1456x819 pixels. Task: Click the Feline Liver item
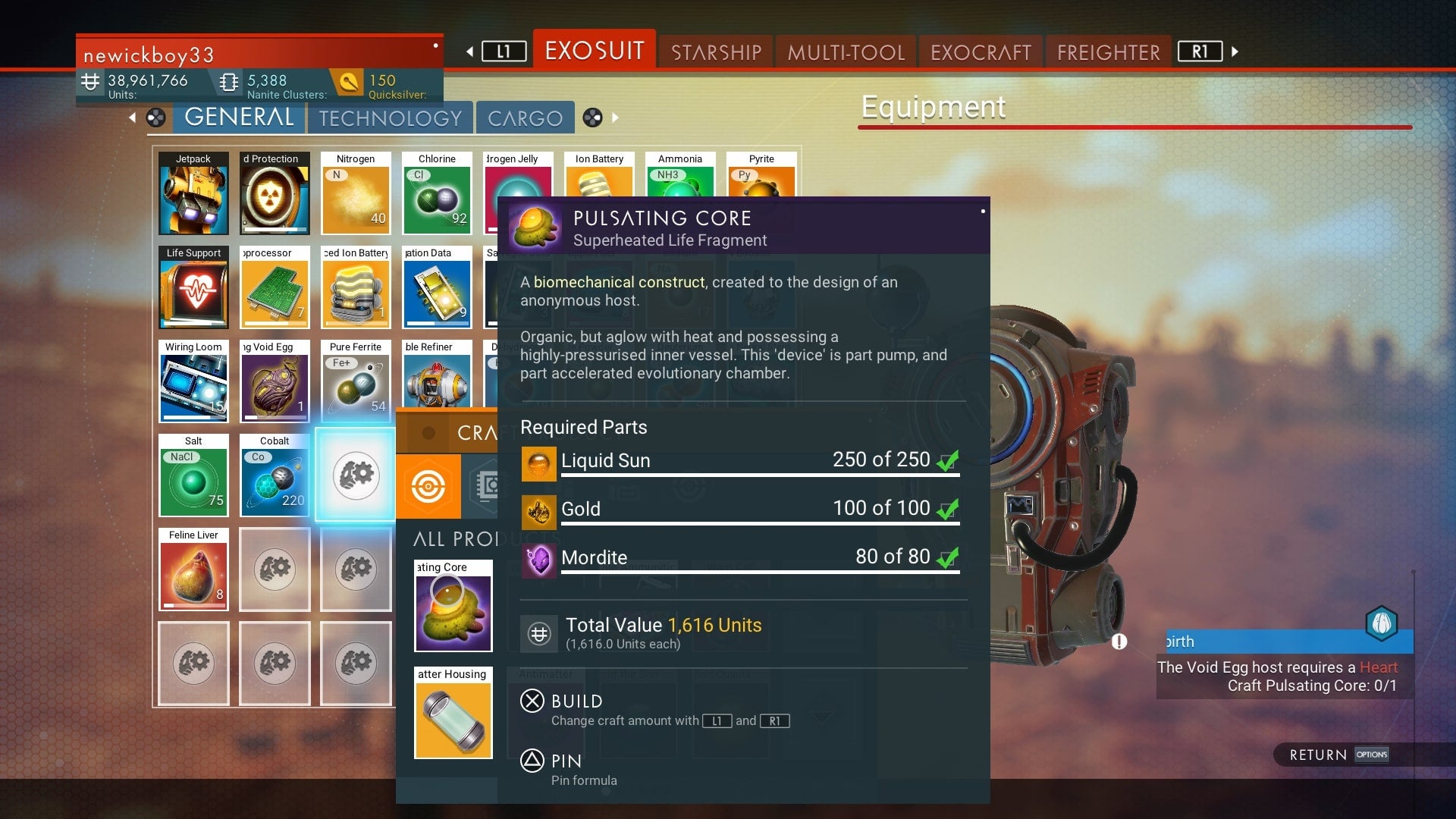(x=193, y=569)
